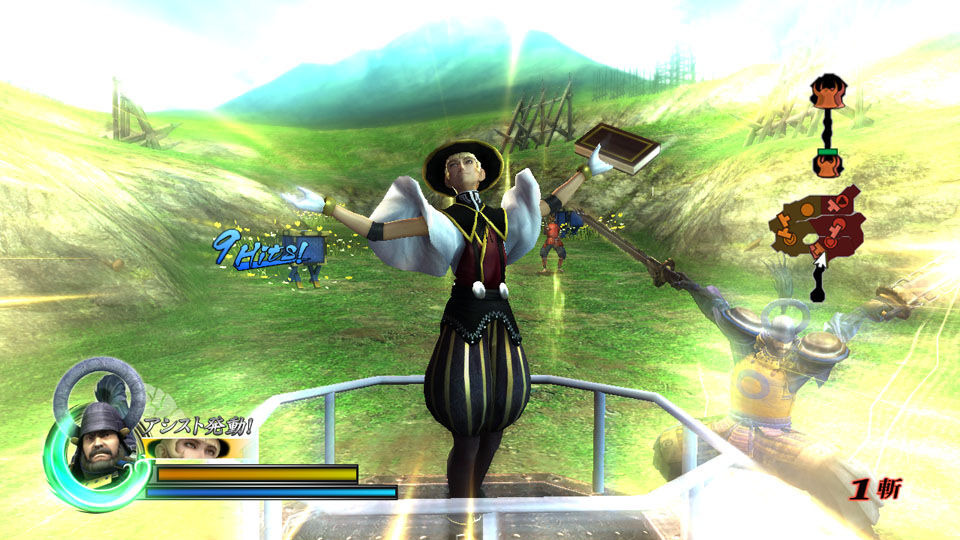Select the green-based camp icon above the minimap
This screenshot has width=960, height=540.
pos(826,161)
